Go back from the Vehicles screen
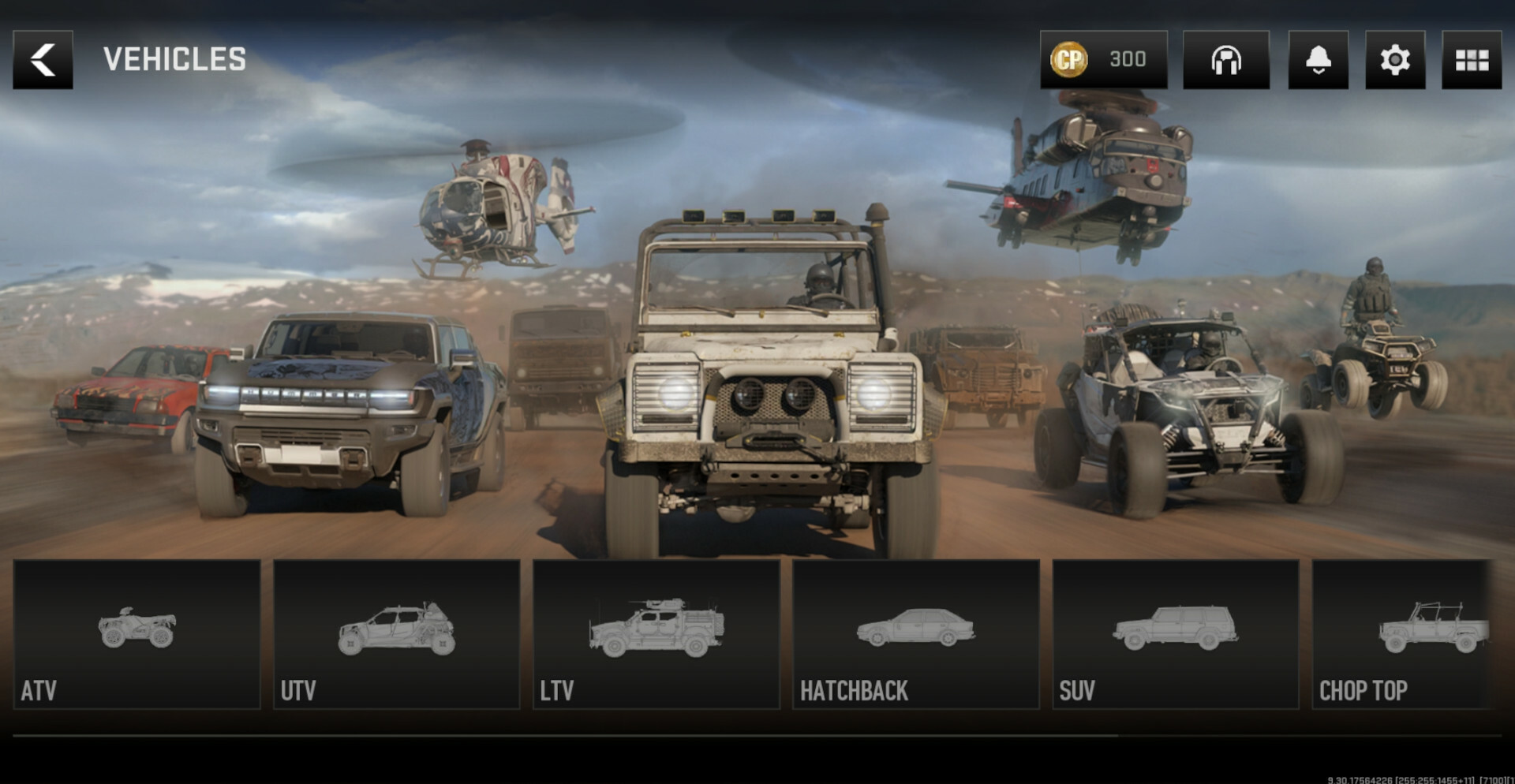Image resolution: width=1515 pixels, height=784 pixels. tap(43, 60)
